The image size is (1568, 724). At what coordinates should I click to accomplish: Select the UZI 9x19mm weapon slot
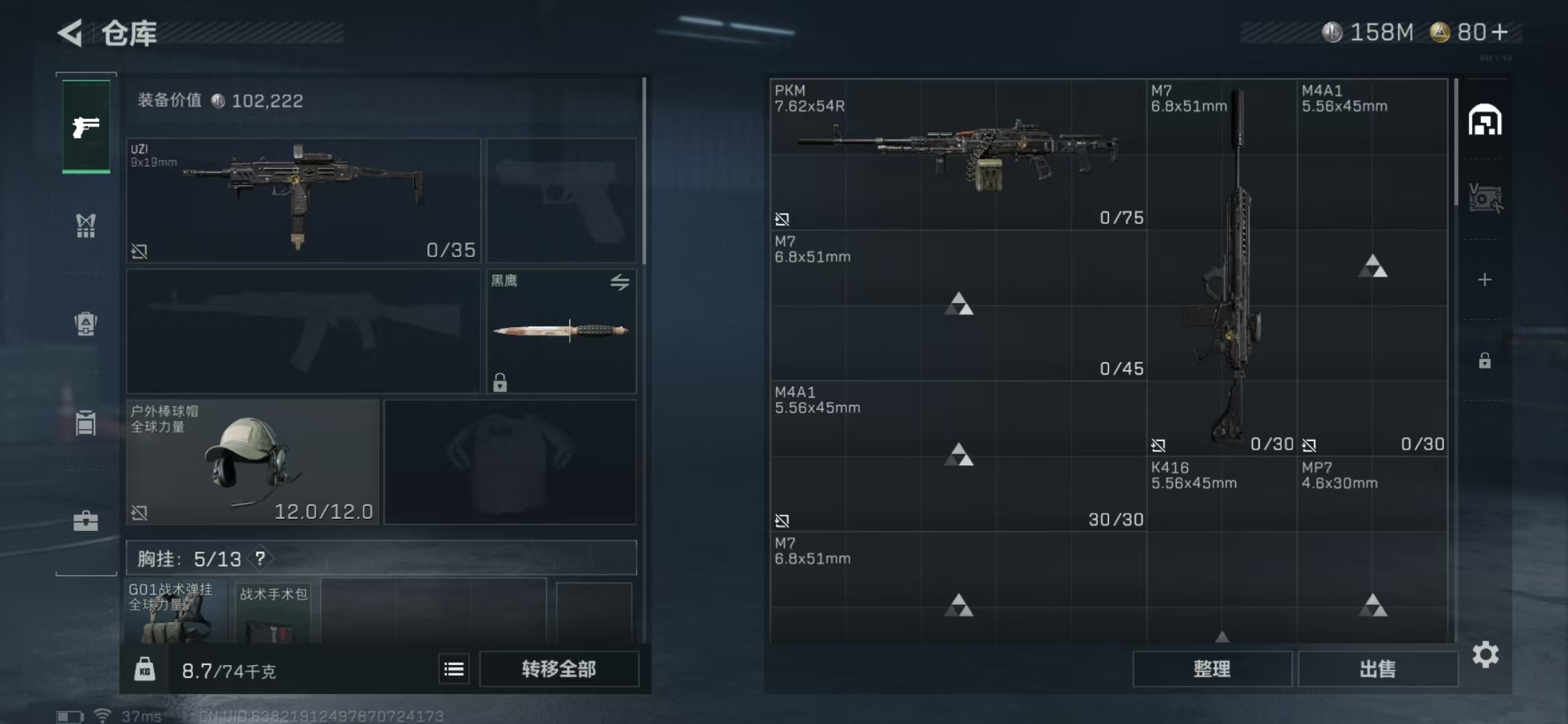point(304,200)
